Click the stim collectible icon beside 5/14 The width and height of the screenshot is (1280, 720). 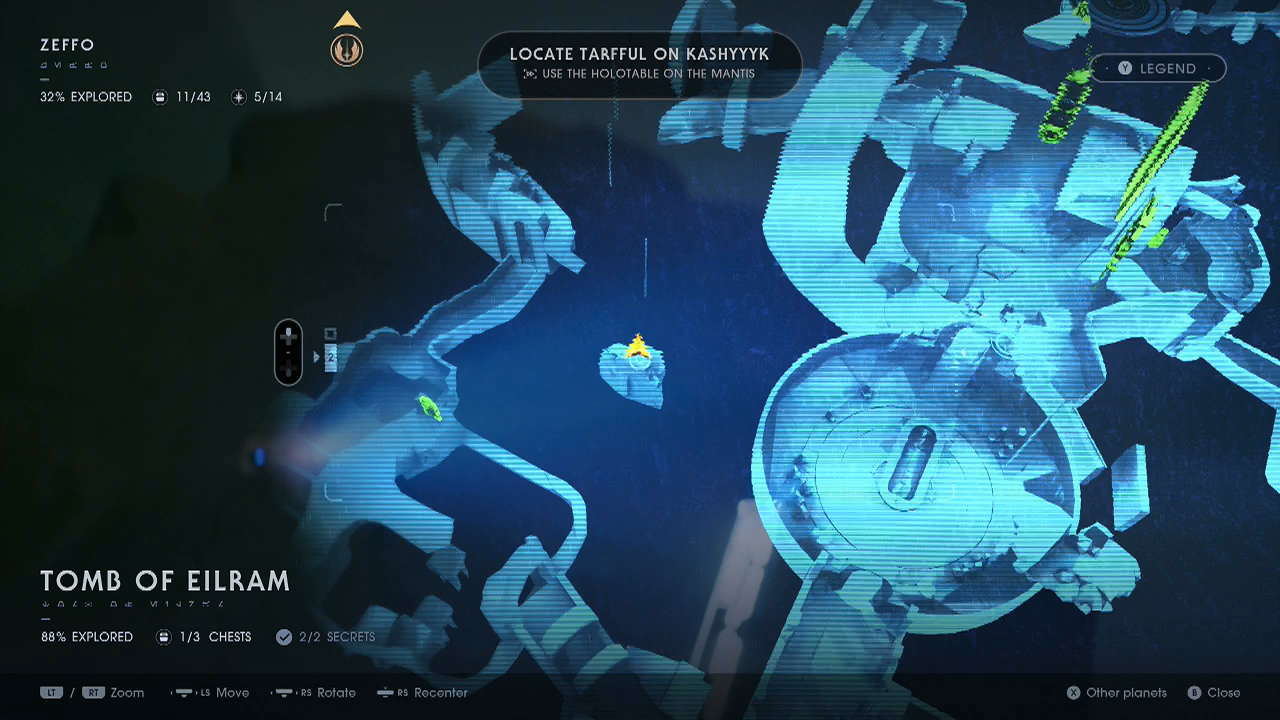click(x=238, y=97)
